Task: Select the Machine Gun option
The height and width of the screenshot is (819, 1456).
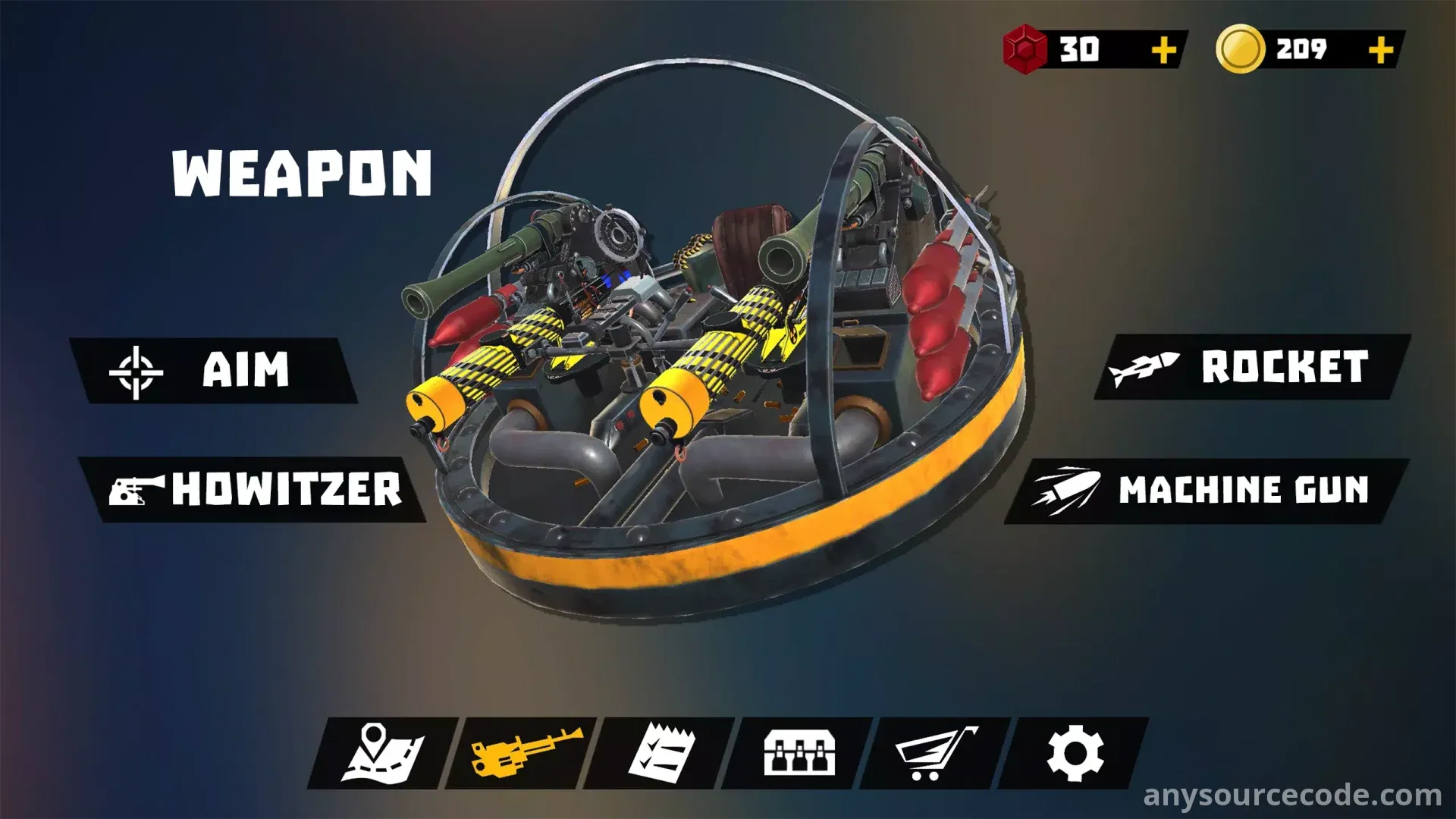Action: (x=1206, y=490)
